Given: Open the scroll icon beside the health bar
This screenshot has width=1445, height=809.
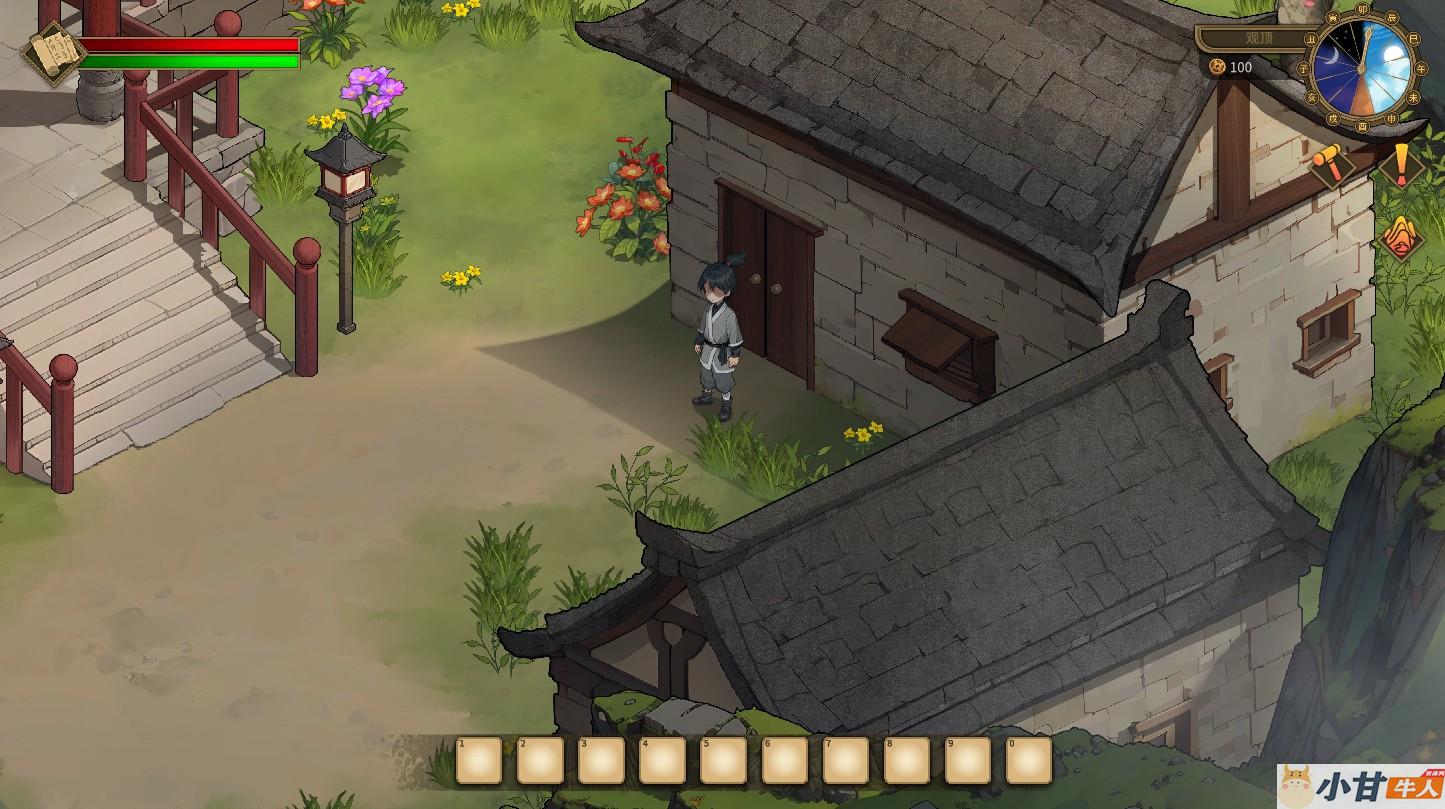Looking at the screenshot, I should 52,53.
